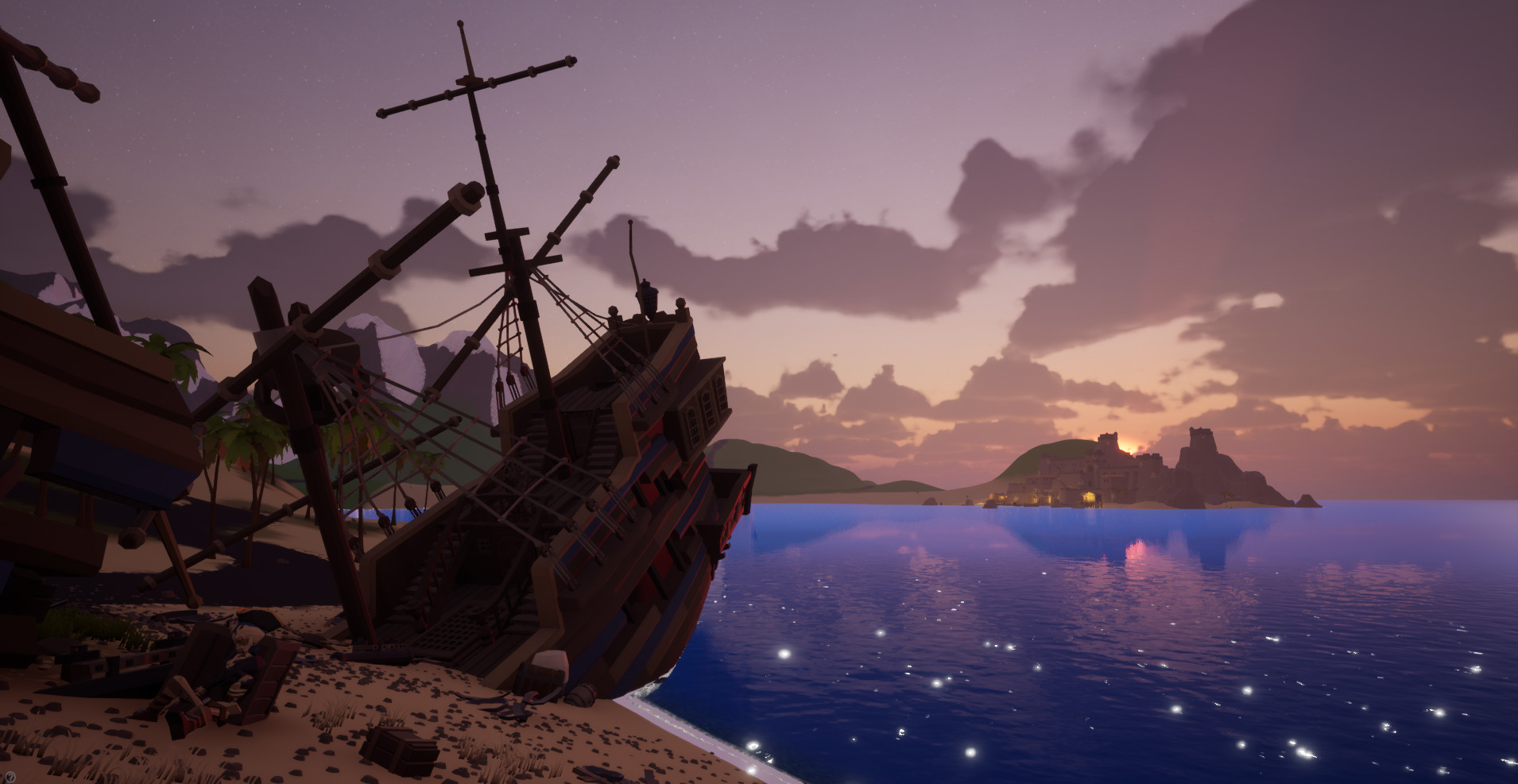Image resolution: width=1518 pixels, height=784 pixels.
Task: Open the question mark help icon
Action: click(x=10, y=776)
